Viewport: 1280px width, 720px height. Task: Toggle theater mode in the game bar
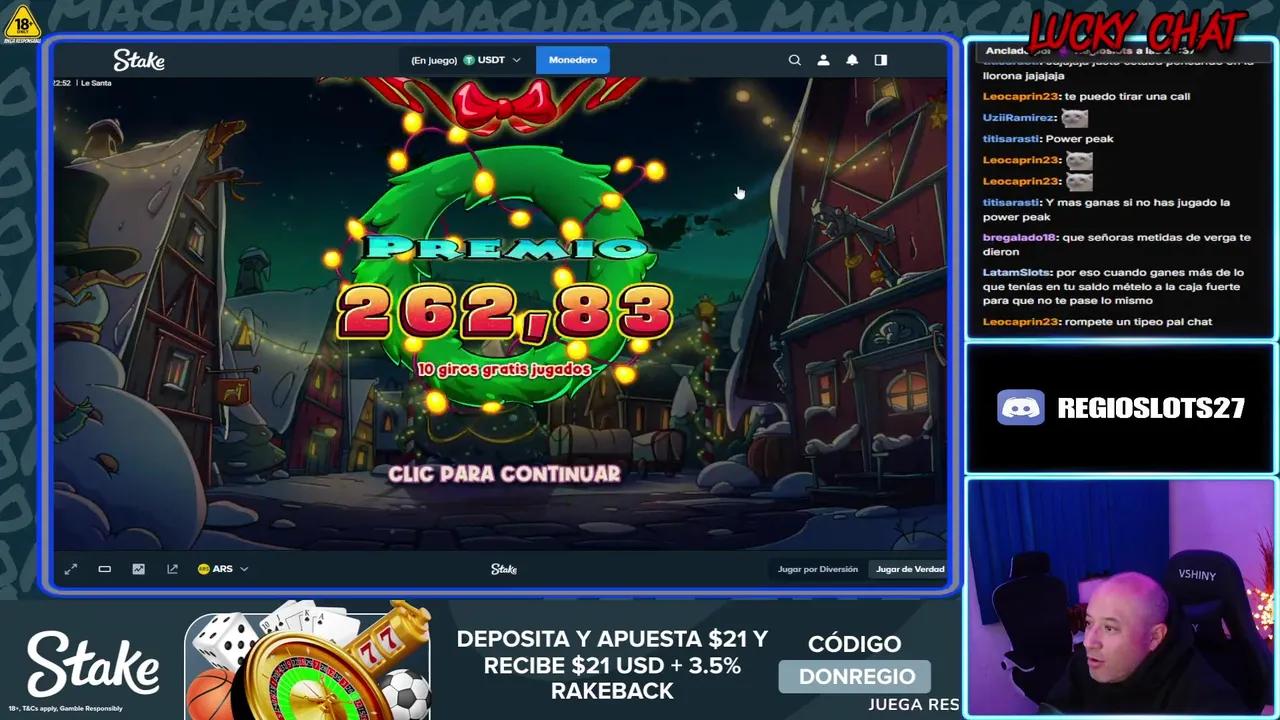pos(104,568)
